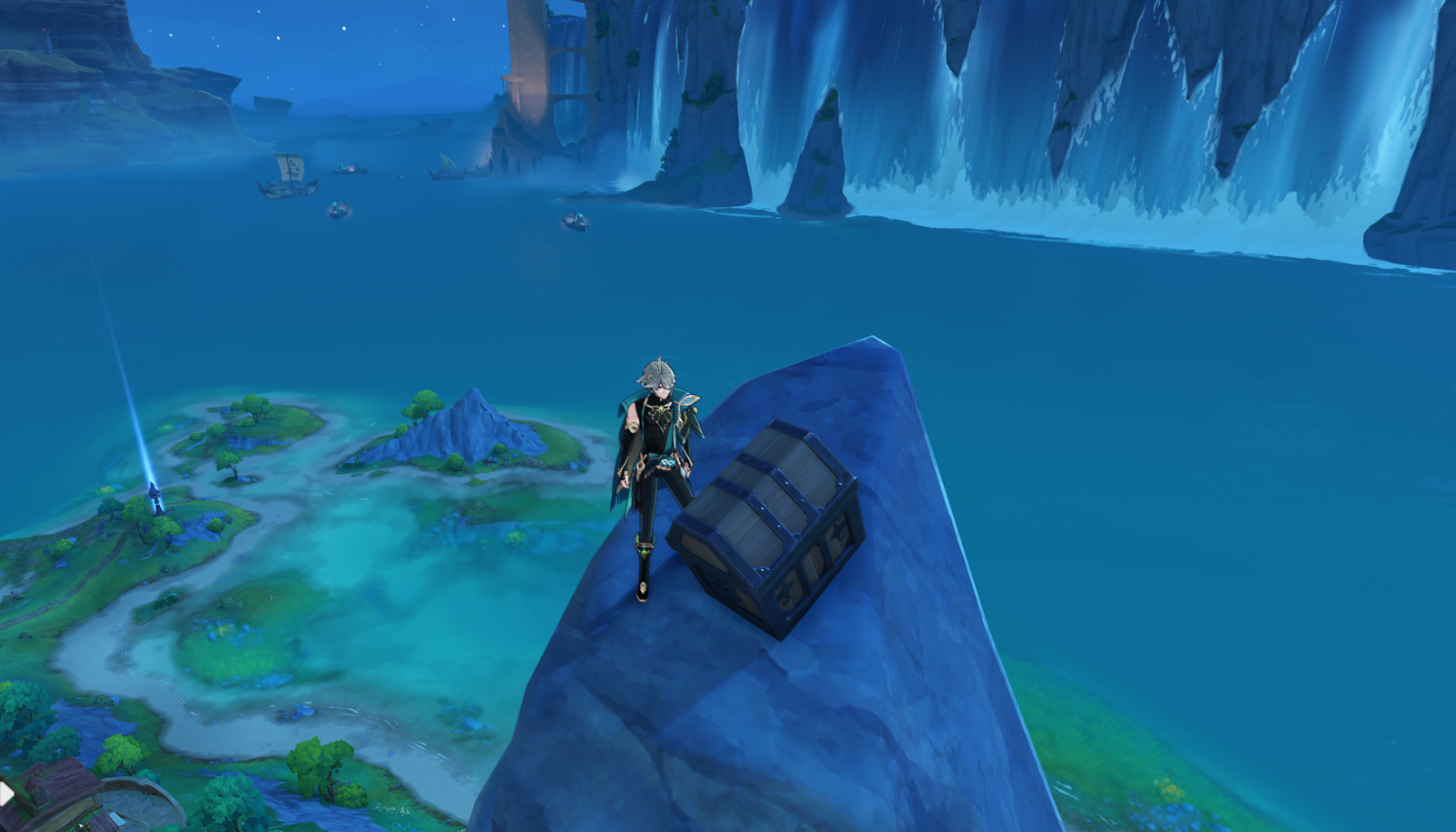Expand the chat panel with the white arrow
This screenshot has width=1456, height=832.
click(x=6, y=792)
